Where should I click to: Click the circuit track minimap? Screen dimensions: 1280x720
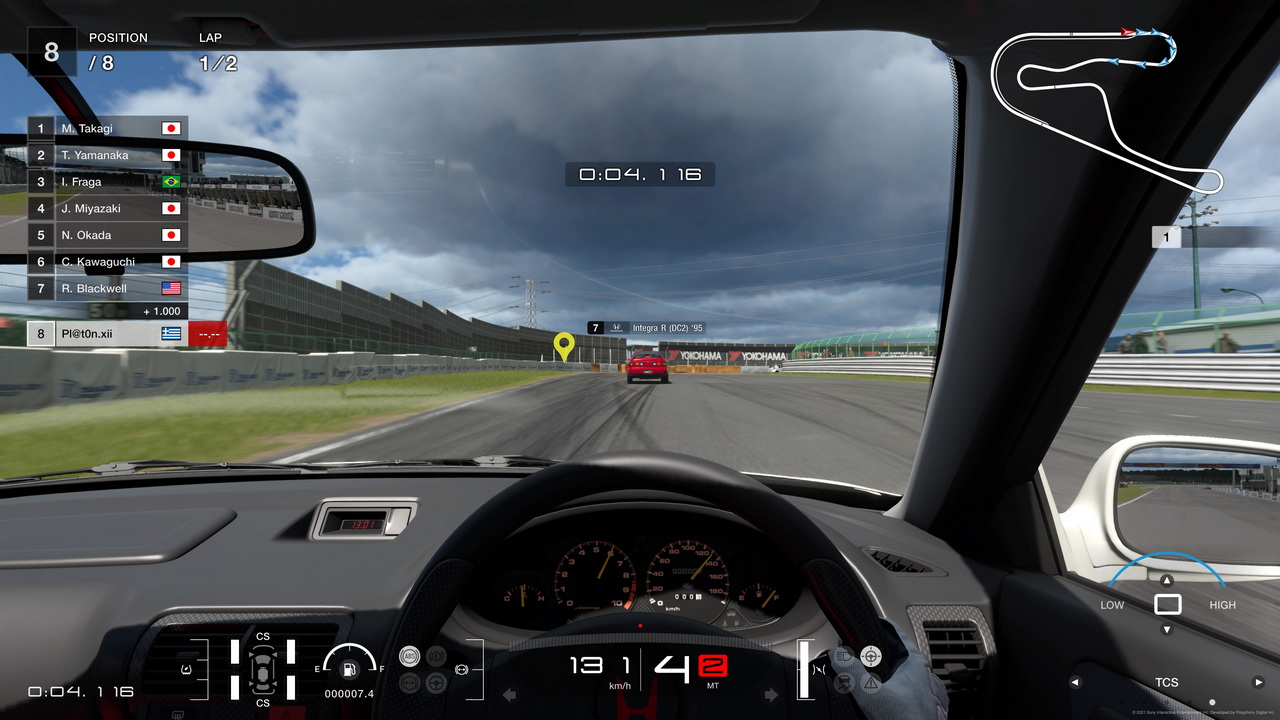coord(1105,105)
